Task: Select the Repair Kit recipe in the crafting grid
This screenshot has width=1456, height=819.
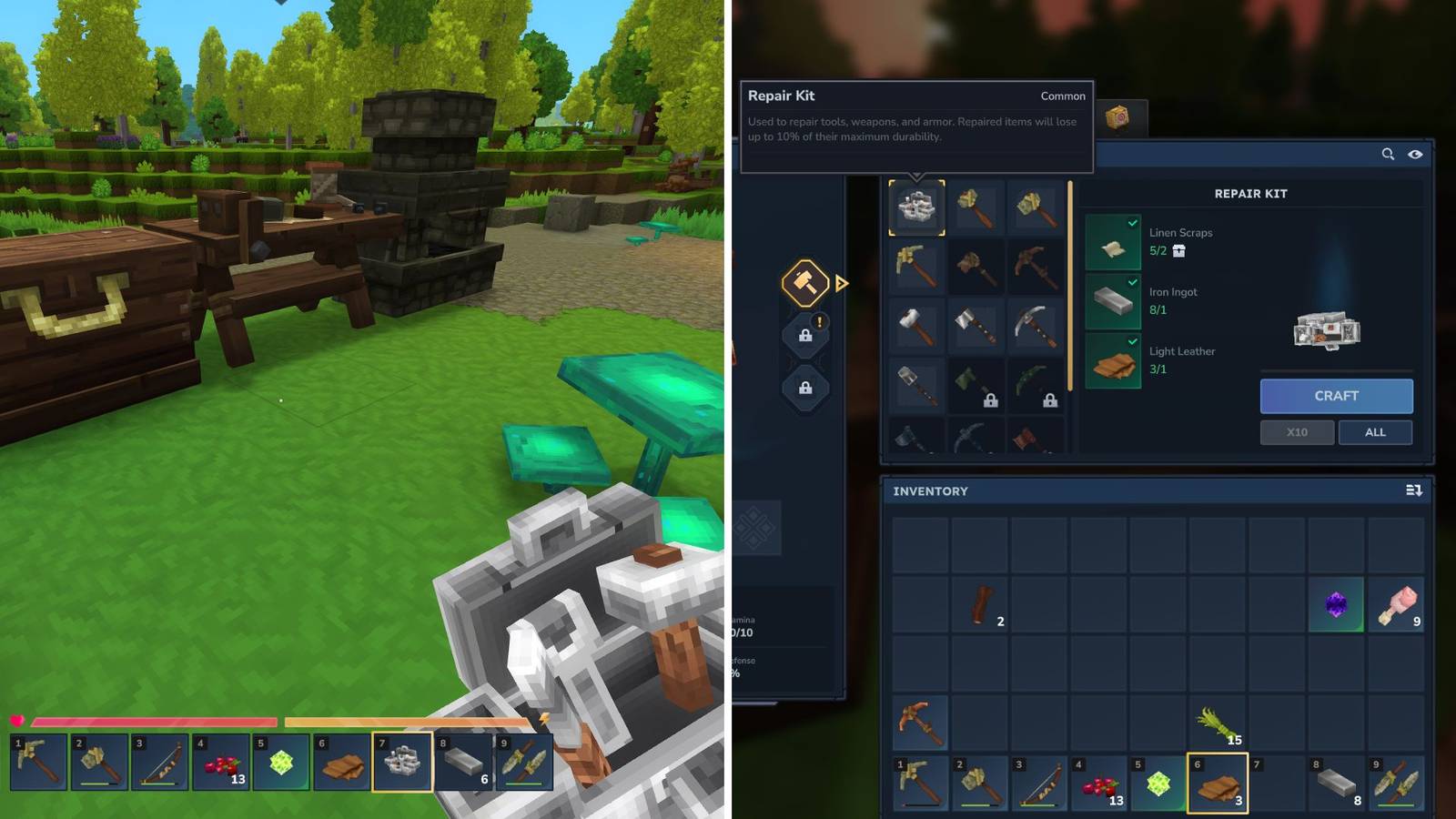Action: [x=916, y=207]
